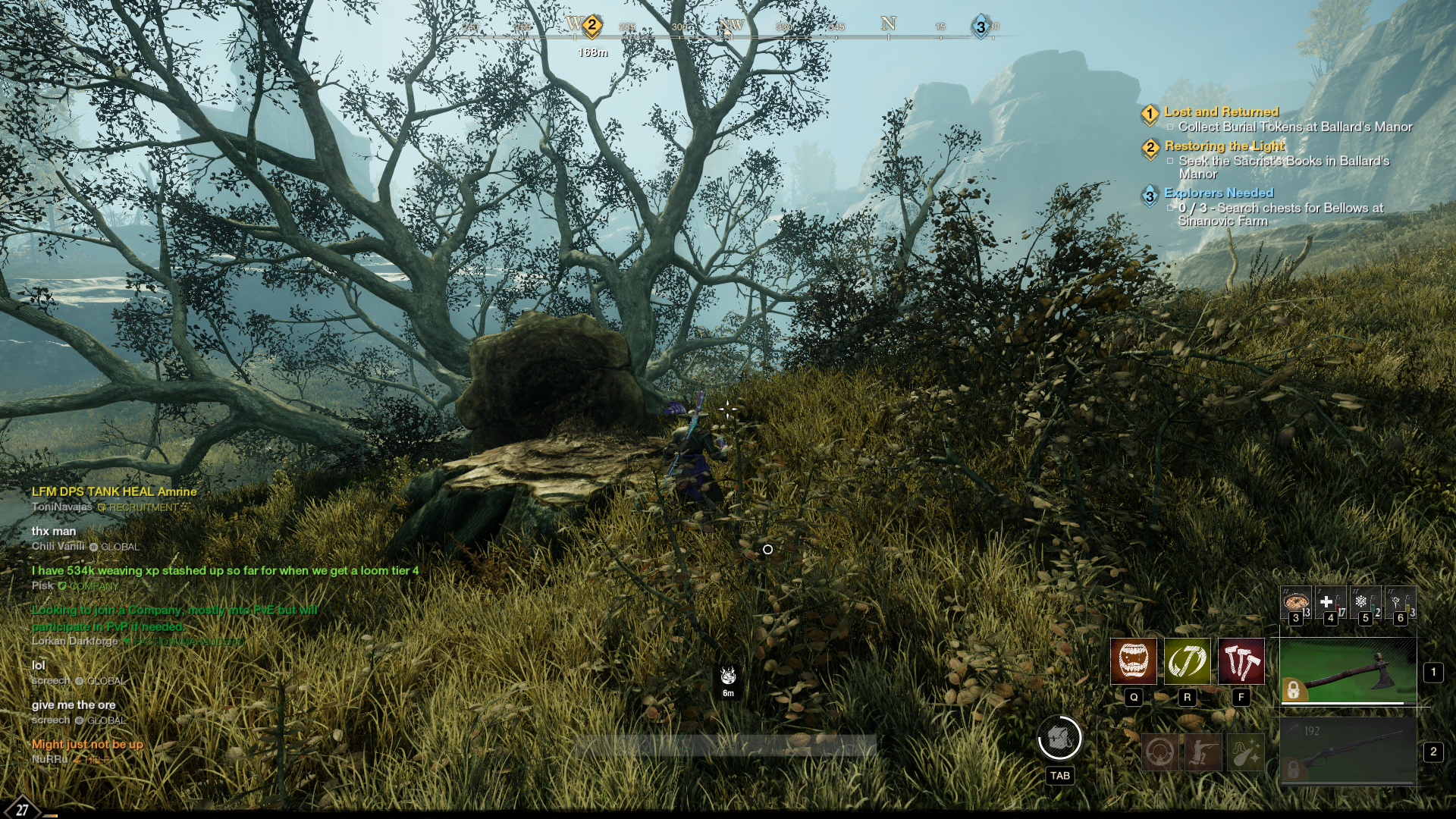Select the hatchet weapon slot
The image size is (1456, 819).
(1348, 672)
